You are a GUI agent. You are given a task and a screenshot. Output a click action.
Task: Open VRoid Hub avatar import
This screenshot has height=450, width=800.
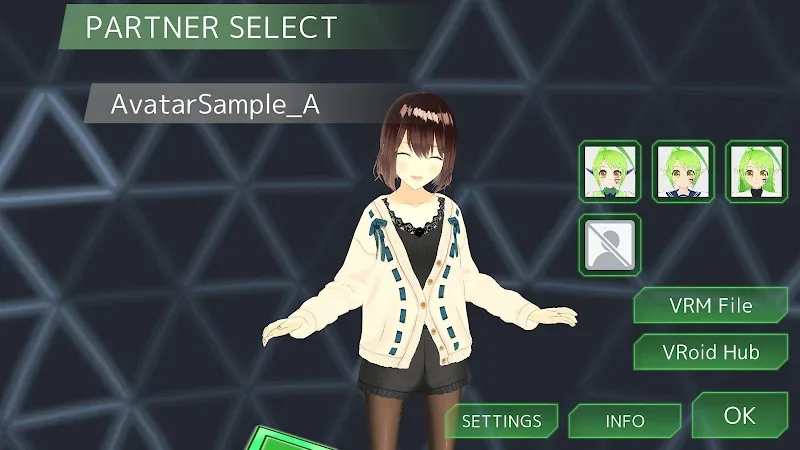[710, 352]
